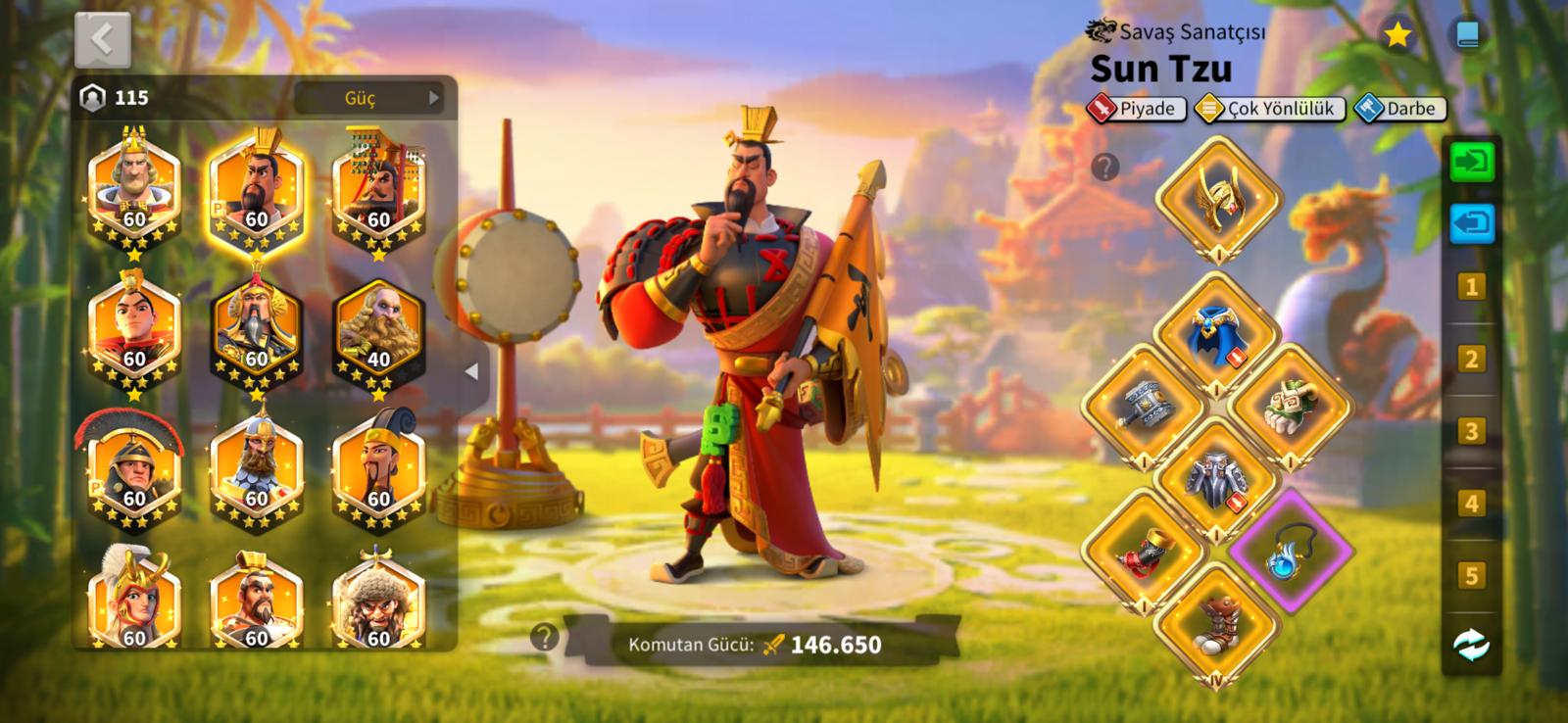This screenshot has width=1568, height=723.
Task: Go back with the arrow button
Action: tap(102, 39)
